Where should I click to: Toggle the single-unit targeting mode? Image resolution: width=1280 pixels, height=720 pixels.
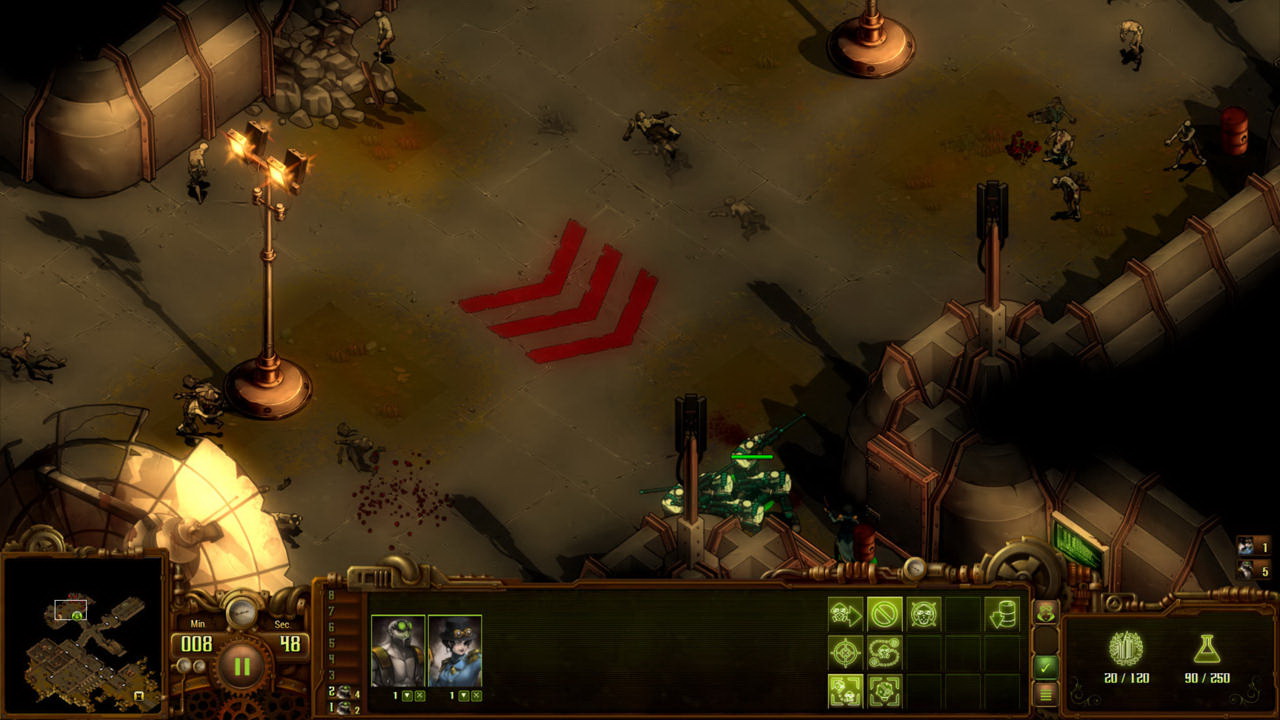(x=884, y=690)
